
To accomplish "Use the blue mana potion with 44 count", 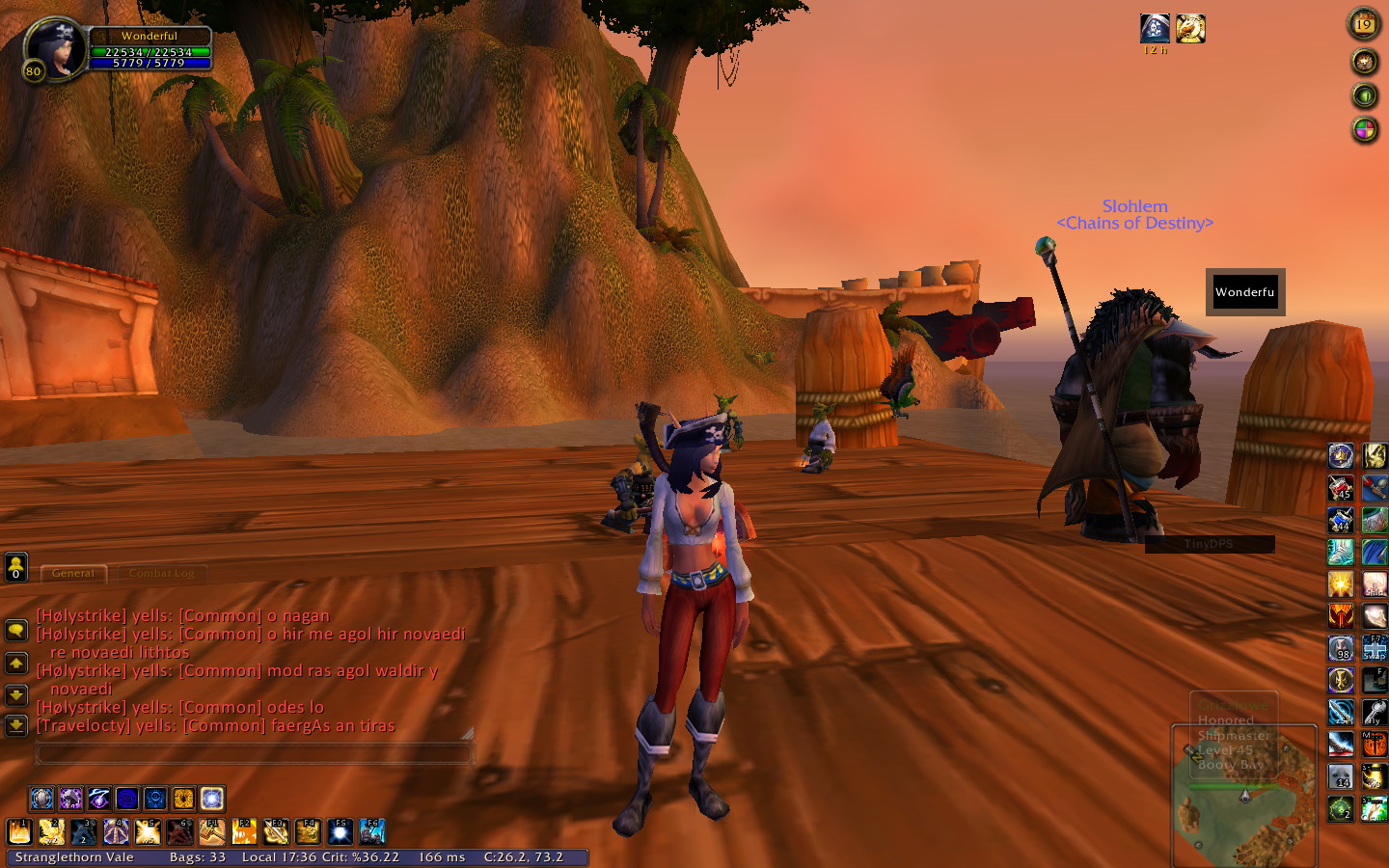I will click(x=1341, y=521).
